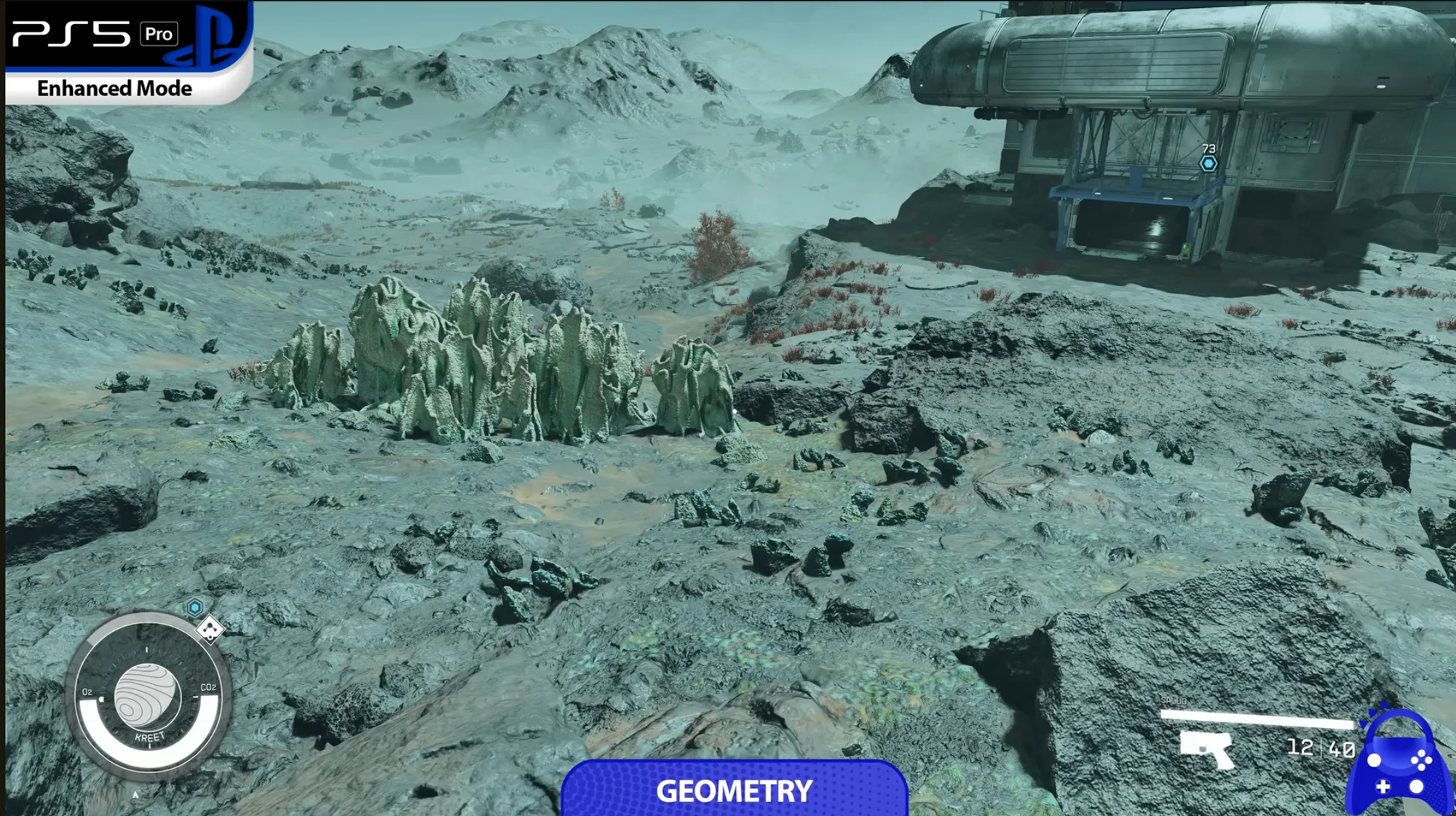Select the blue hexagon objective marker labeled 73
The image size is (1456, 816).
click(x=1208, y=164)
